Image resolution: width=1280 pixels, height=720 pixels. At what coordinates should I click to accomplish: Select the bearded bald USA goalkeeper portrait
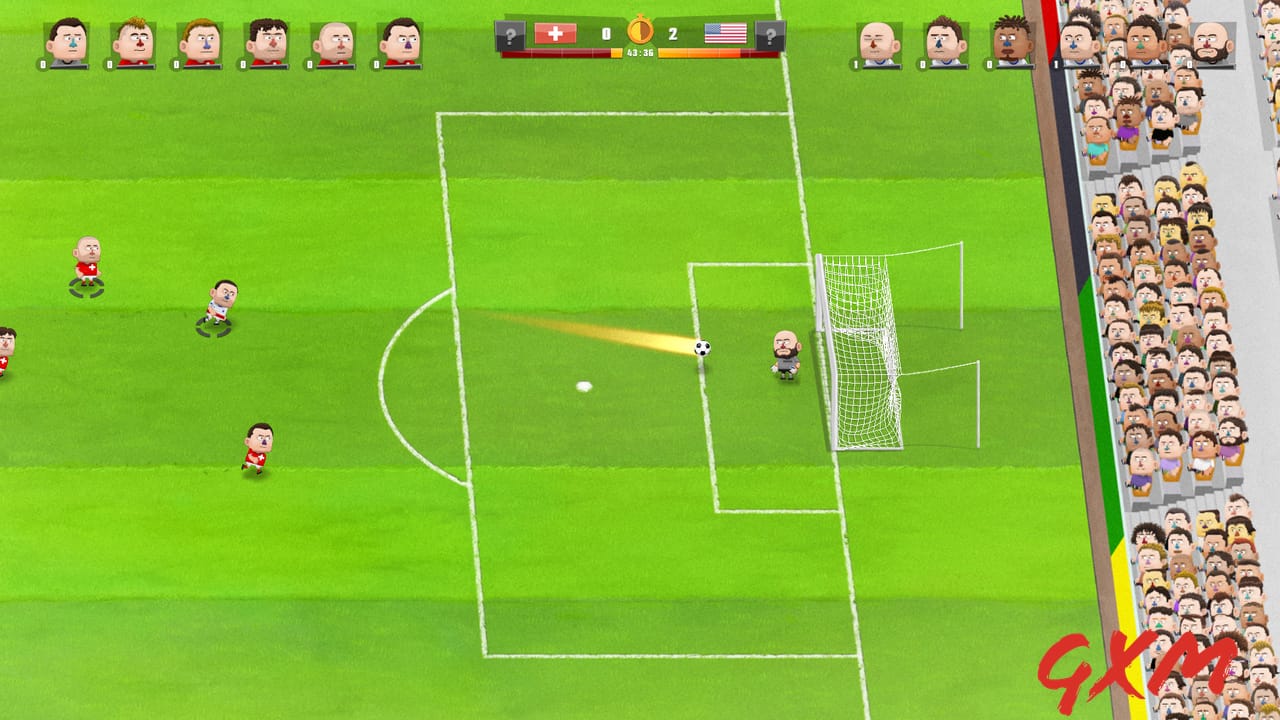tap(1212, 43)
